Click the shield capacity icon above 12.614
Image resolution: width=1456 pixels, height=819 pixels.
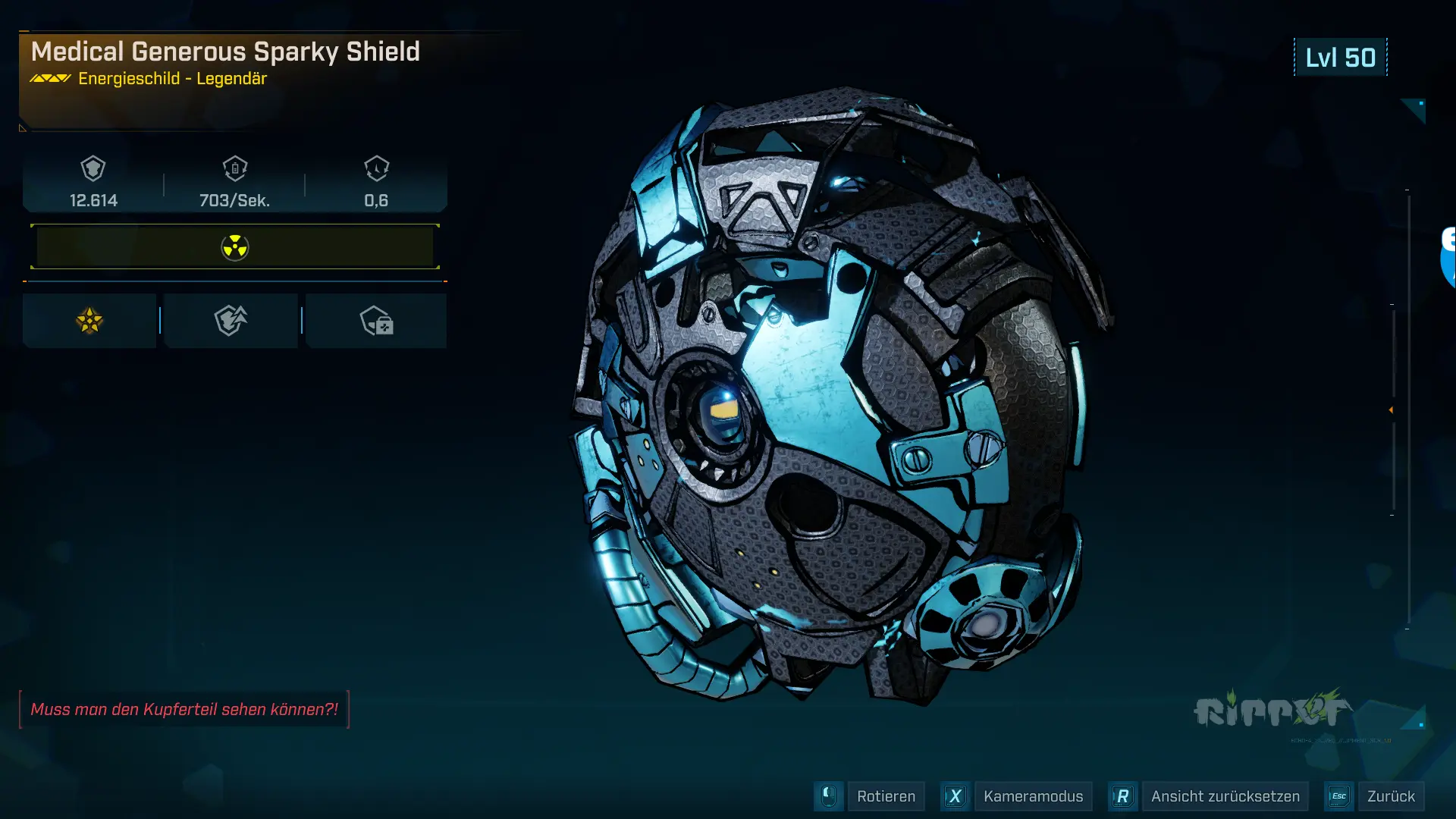pyautogui.click(x=92, y=170)
